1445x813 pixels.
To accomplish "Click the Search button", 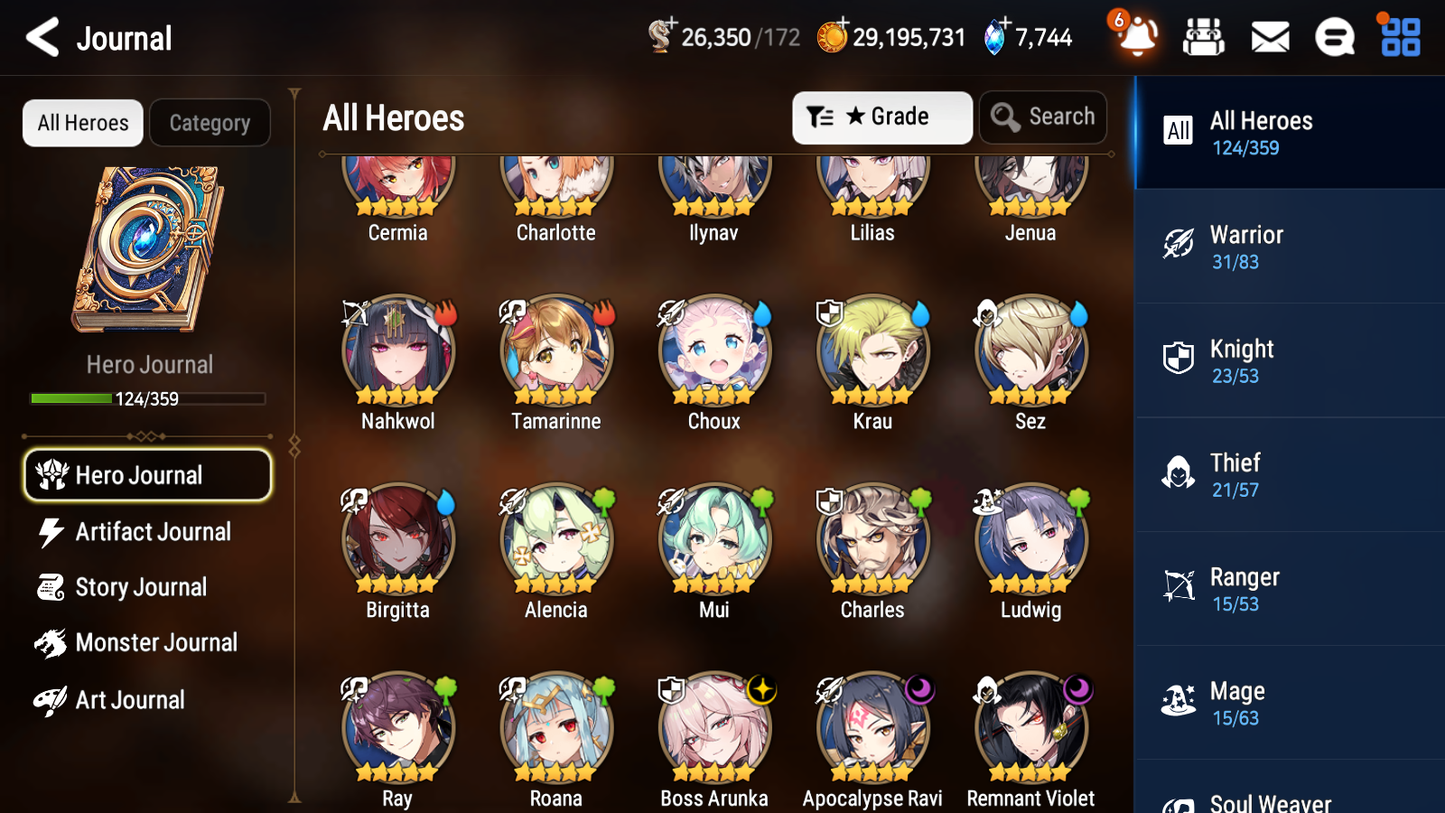I will (1043, 116).
